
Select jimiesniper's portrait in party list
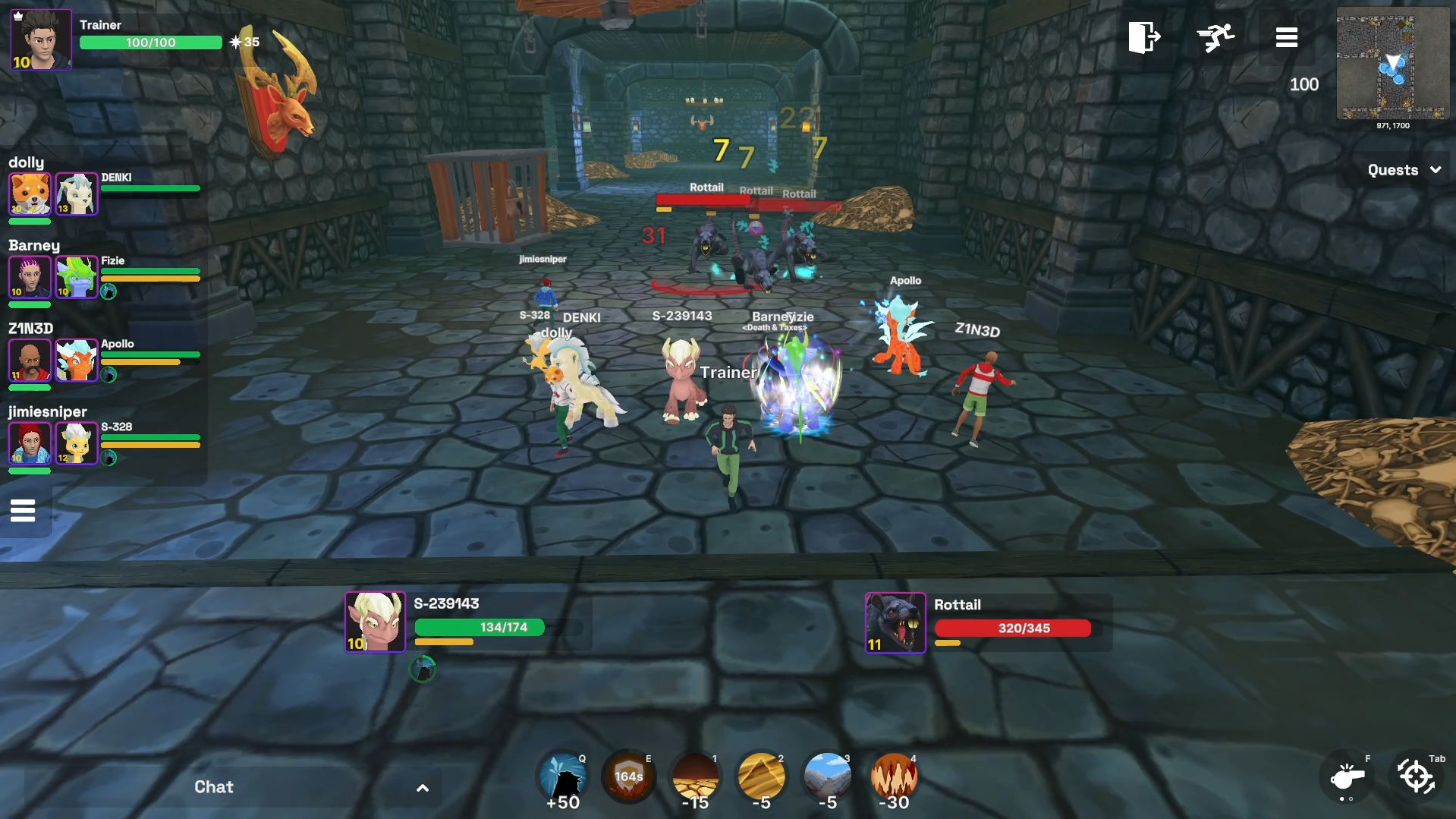(30, 443)
